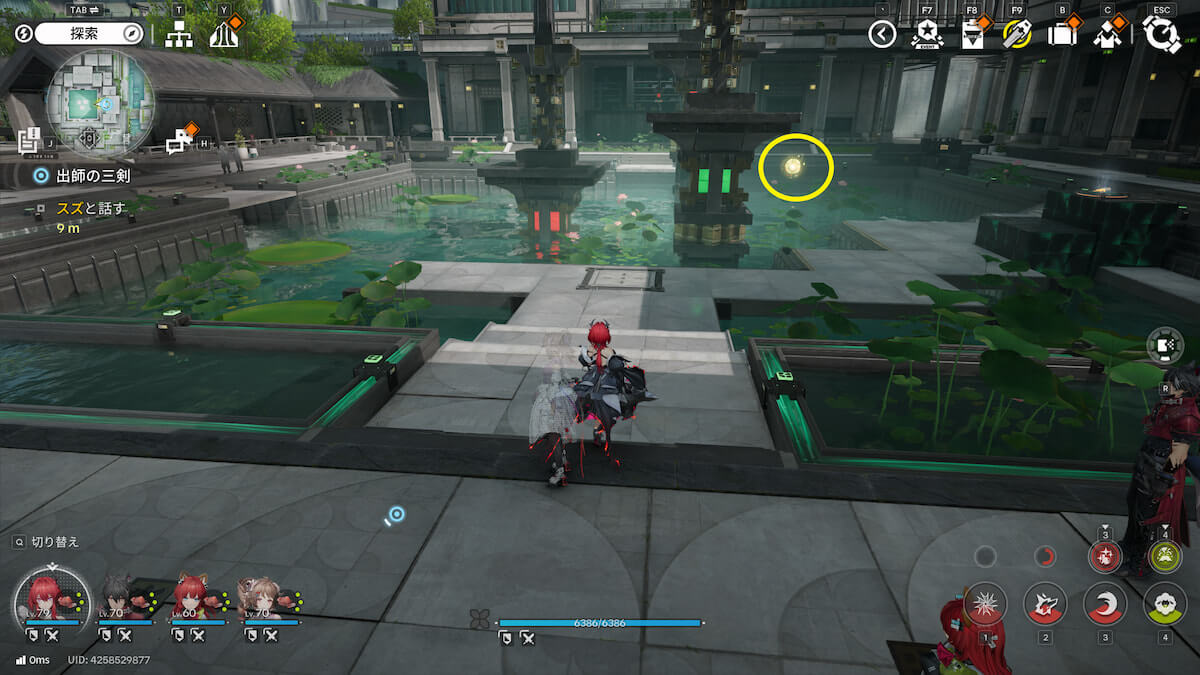Open the mission log document icon
The height and width of the screenshot is (675, 1200).
point(29,140)
